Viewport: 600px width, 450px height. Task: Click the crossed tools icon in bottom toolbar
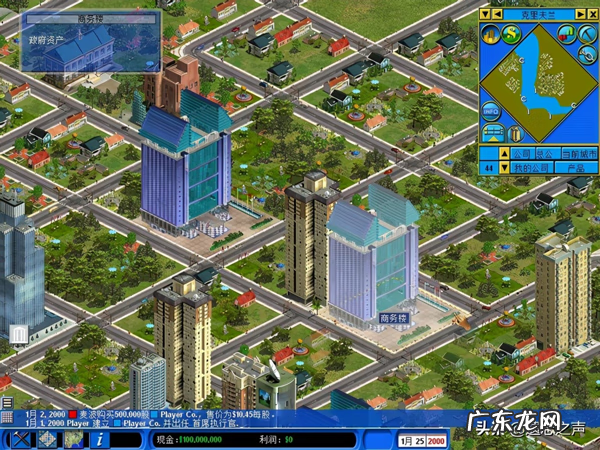(20, 439)
